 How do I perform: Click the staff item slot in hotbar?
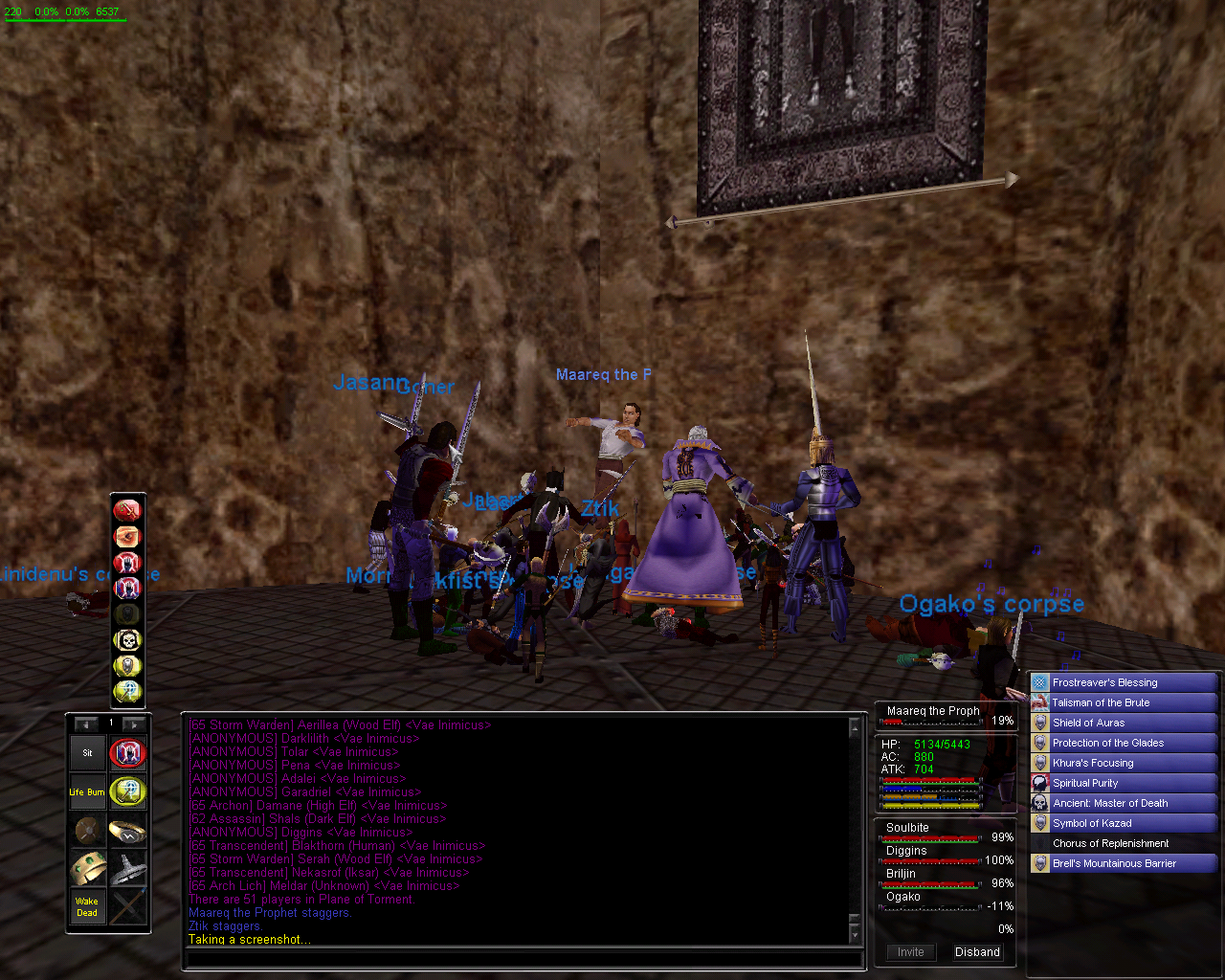pyautogui.click(x=128, y=904)
